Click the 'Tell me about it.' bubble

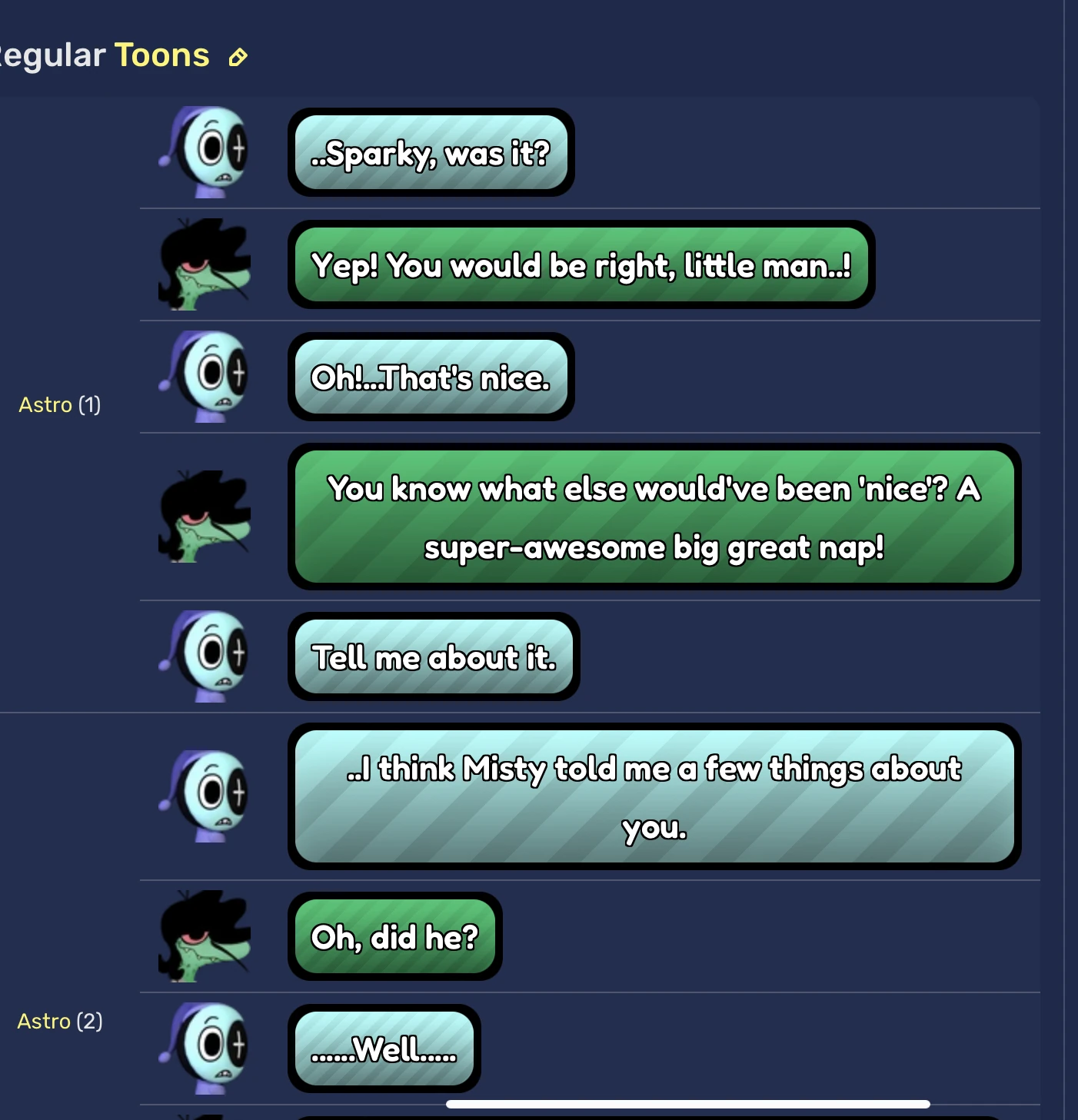click(433, 657)
